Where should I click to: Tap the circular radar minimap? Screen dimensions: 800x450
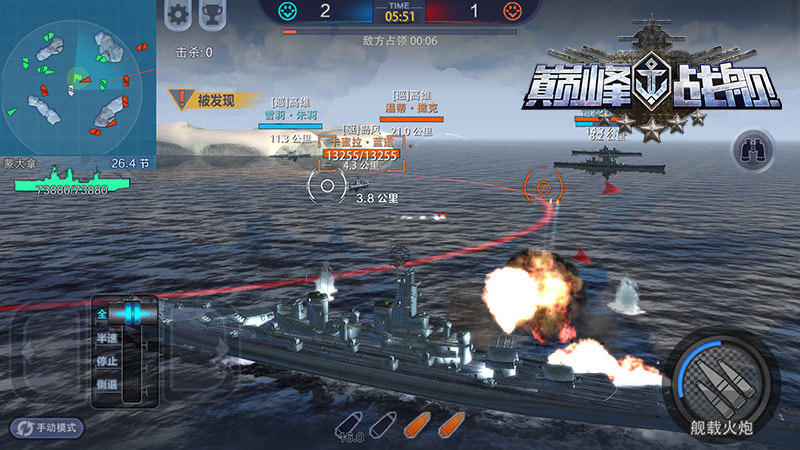[x=76, y=78]
